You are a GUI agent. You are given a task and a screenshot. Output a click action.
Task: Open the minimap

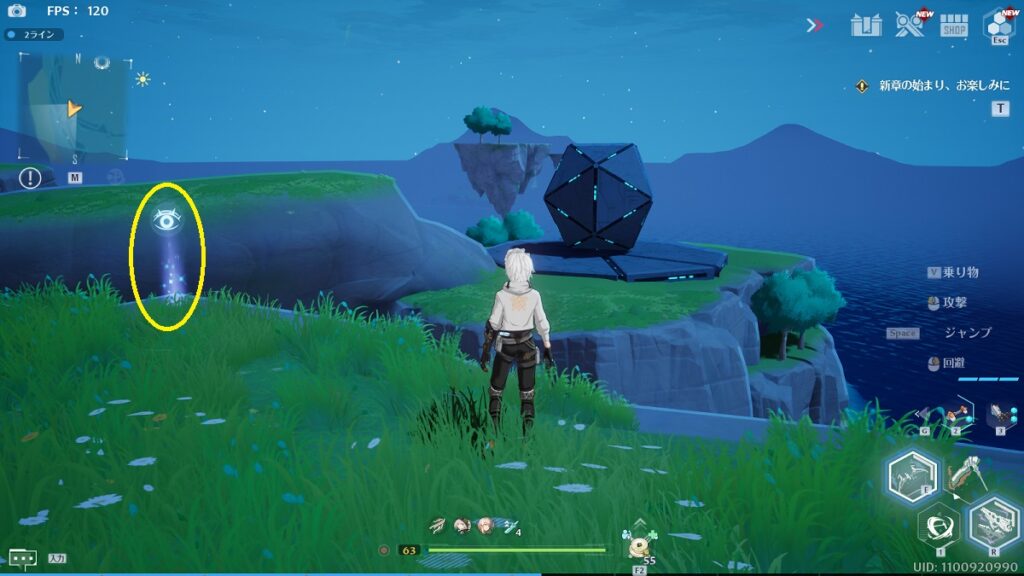pos(74,106)
